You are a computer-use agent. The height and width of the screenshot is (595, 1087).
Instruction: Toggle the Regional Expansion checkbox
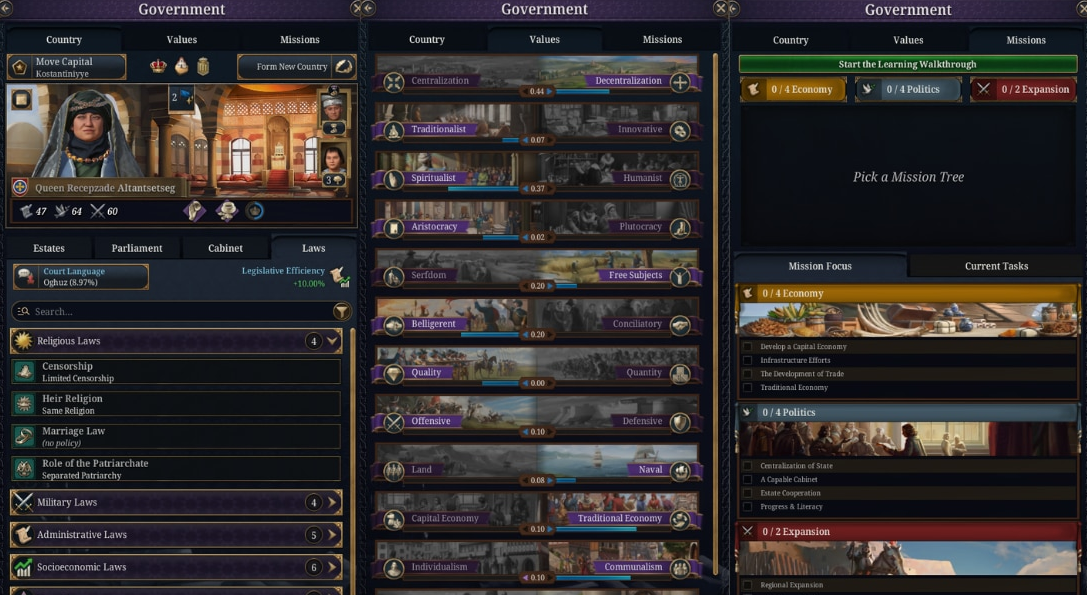coord(747,585)
